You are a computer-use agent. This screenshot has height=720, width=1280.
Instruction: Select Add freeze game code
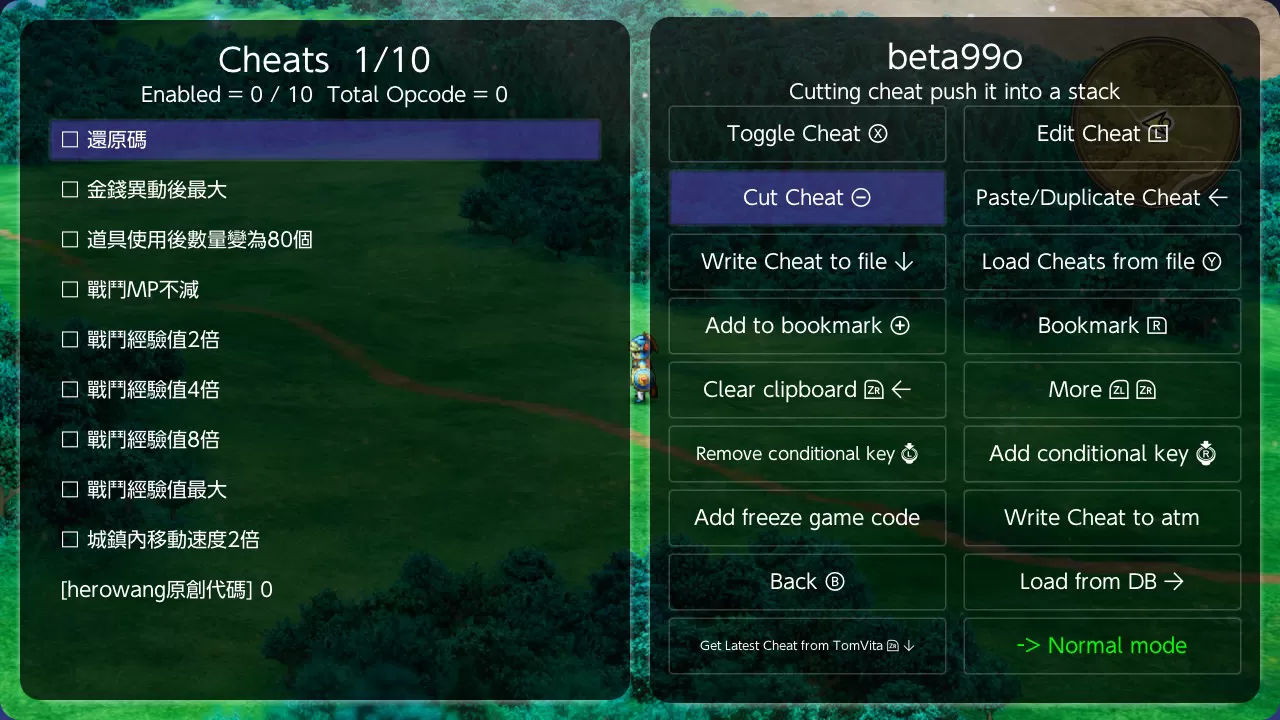pyautogui.click(x=807, y=518)
